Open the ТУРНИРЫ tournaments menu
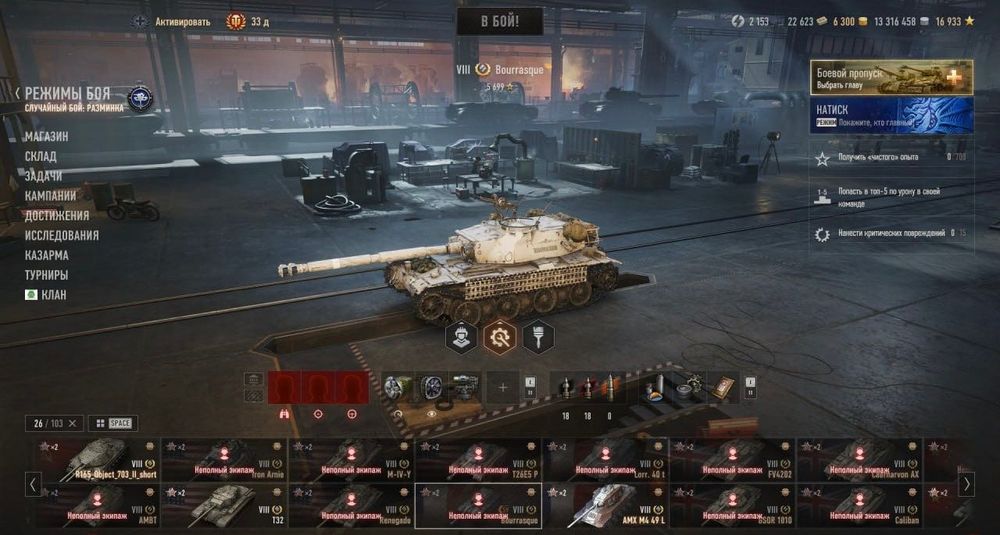The width and height of the screenshot is (1000, 535). [x=47, y=275]
